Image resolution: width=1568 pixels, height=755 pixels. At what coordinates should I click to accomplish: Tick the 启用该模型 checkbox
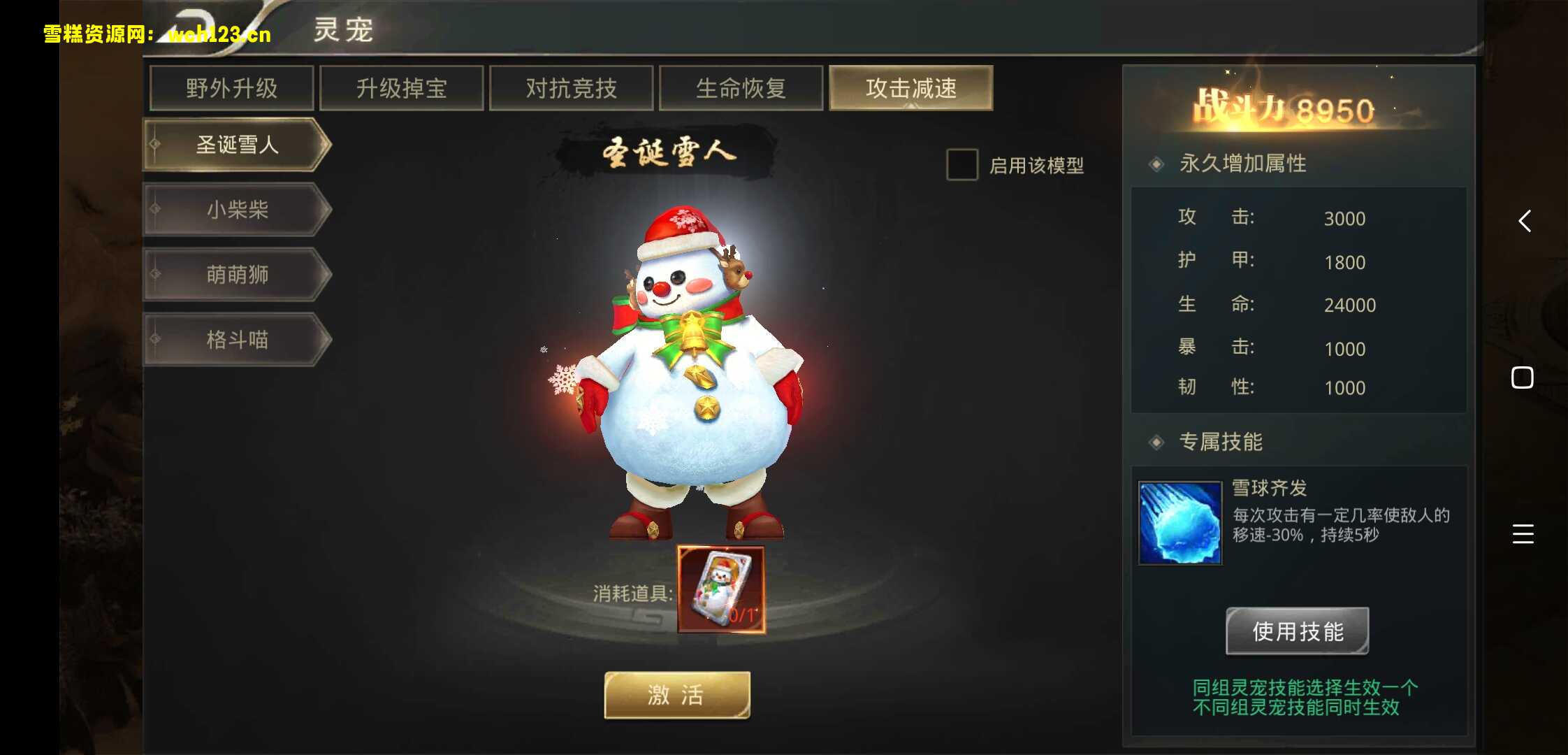pos(961,165)
